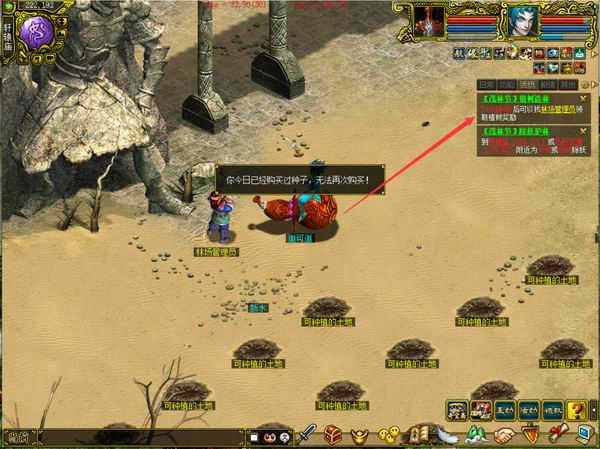The image size is (600, 449).
Task: Open the gold ingot shop icon
Action: 359,435
